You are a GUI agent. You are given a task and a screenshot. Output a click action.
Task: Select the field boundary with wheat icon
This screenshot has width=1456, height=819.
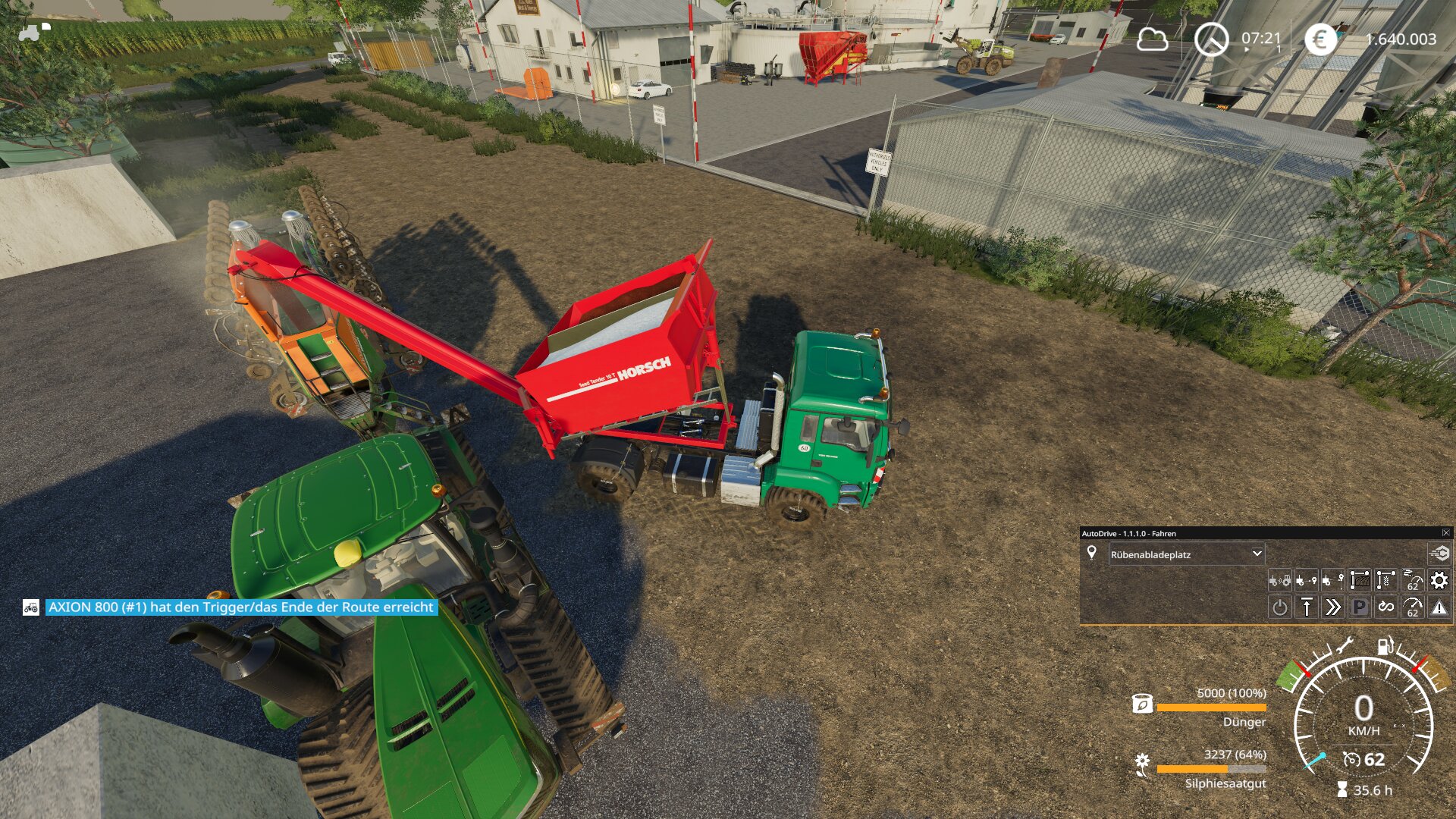pyautogui.click(x=1385, y=581)
